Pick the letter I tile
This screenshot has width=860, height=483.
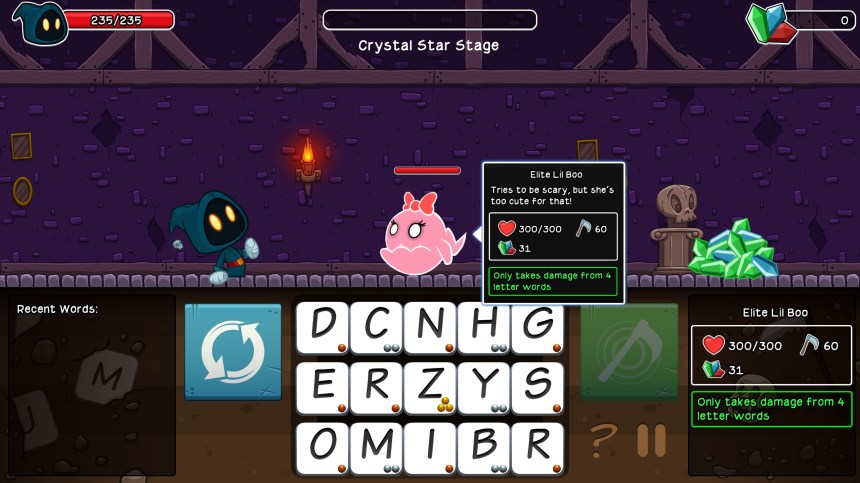tap(430, 447)
